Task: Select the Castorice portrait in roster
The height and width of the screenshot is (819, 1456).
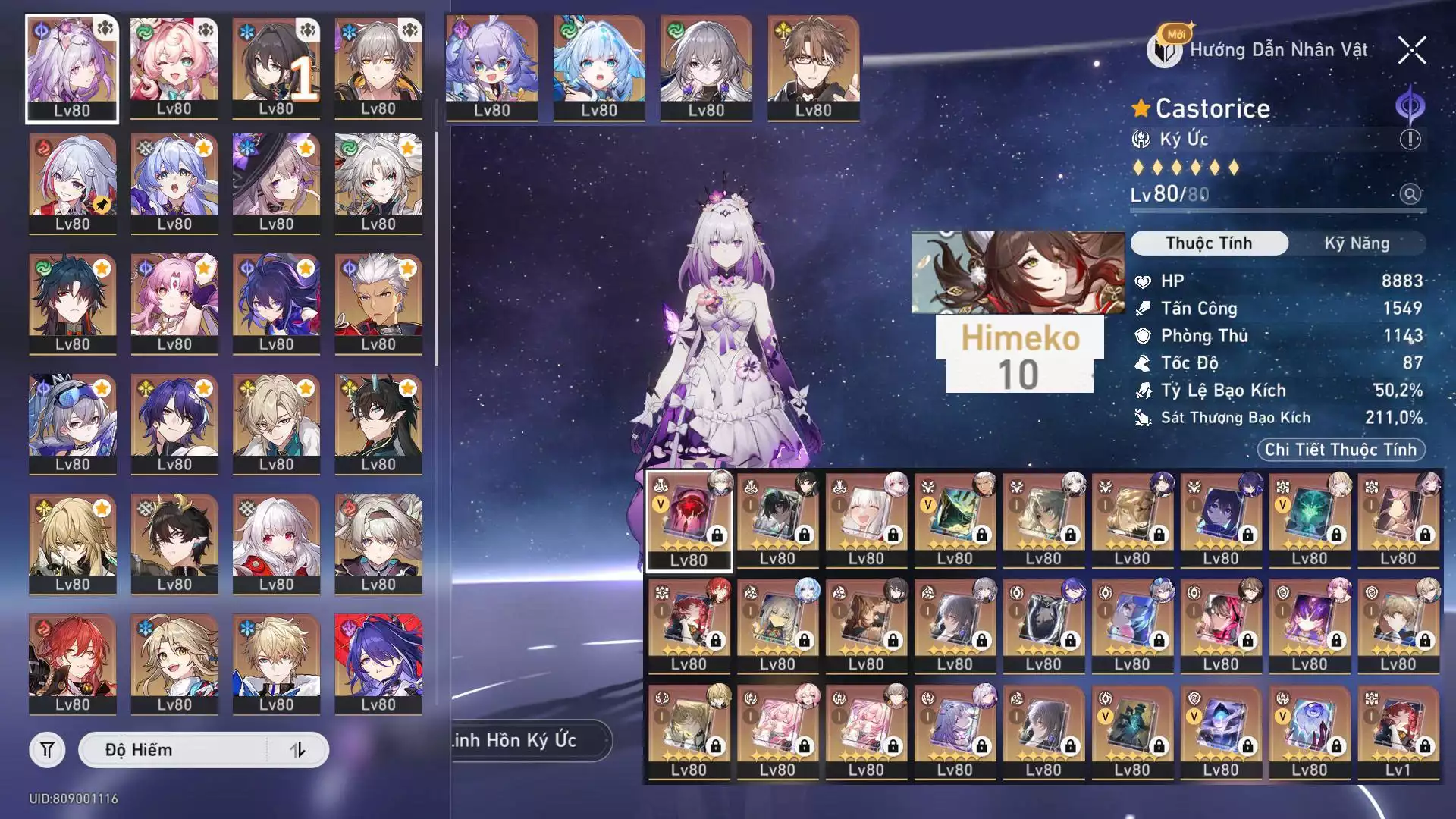Action: (x=72, y=68)
